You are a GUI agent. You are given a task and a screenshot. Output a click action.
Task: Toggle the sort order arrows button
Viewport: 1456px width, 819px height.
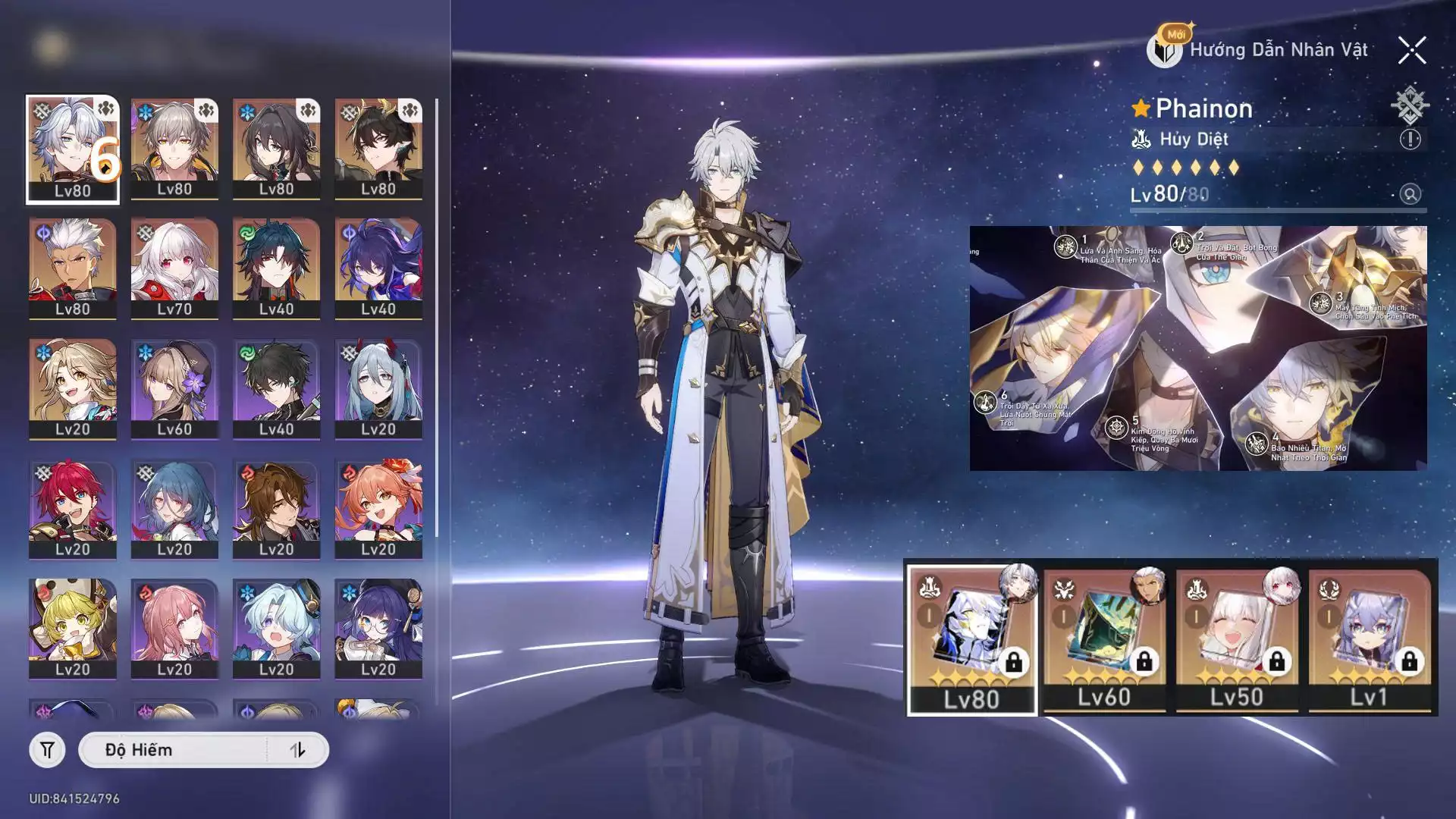pyautogui.click(x=297, y=750)
